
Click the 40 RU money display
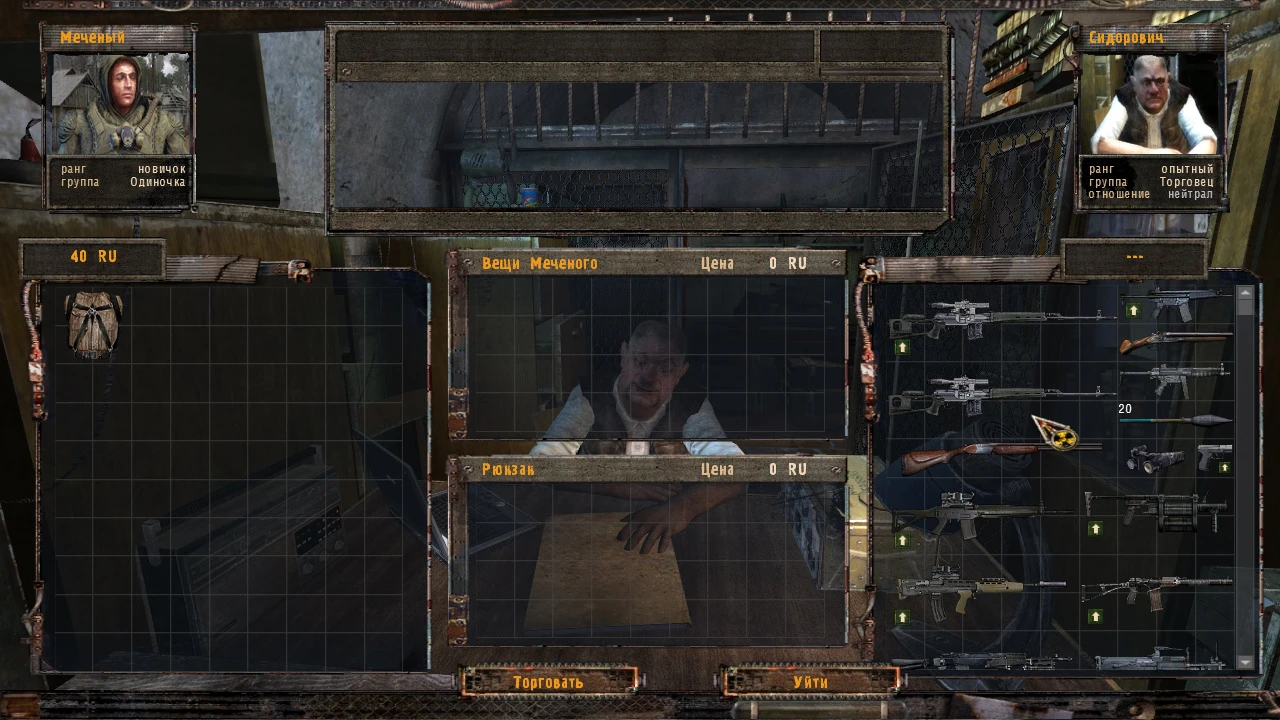pos(95,256)
